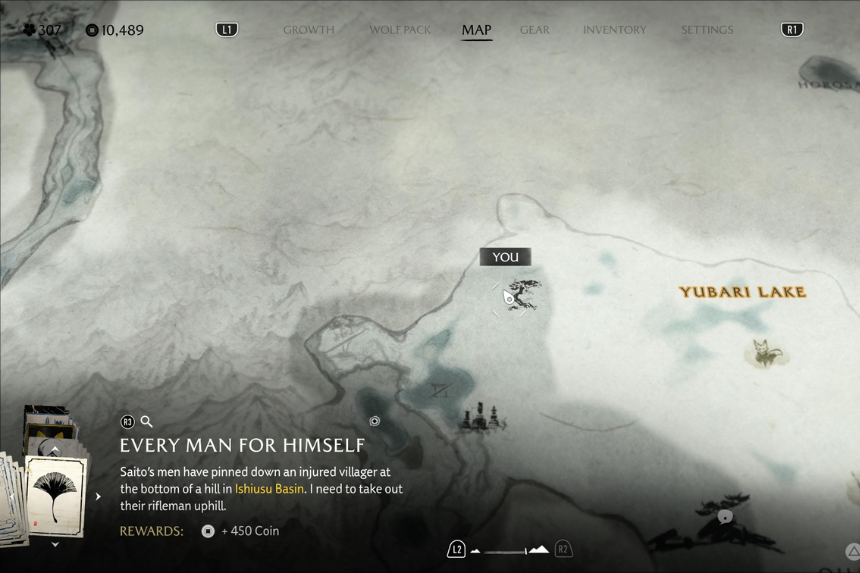Show the next quest card with right arrow

(98, 496)
